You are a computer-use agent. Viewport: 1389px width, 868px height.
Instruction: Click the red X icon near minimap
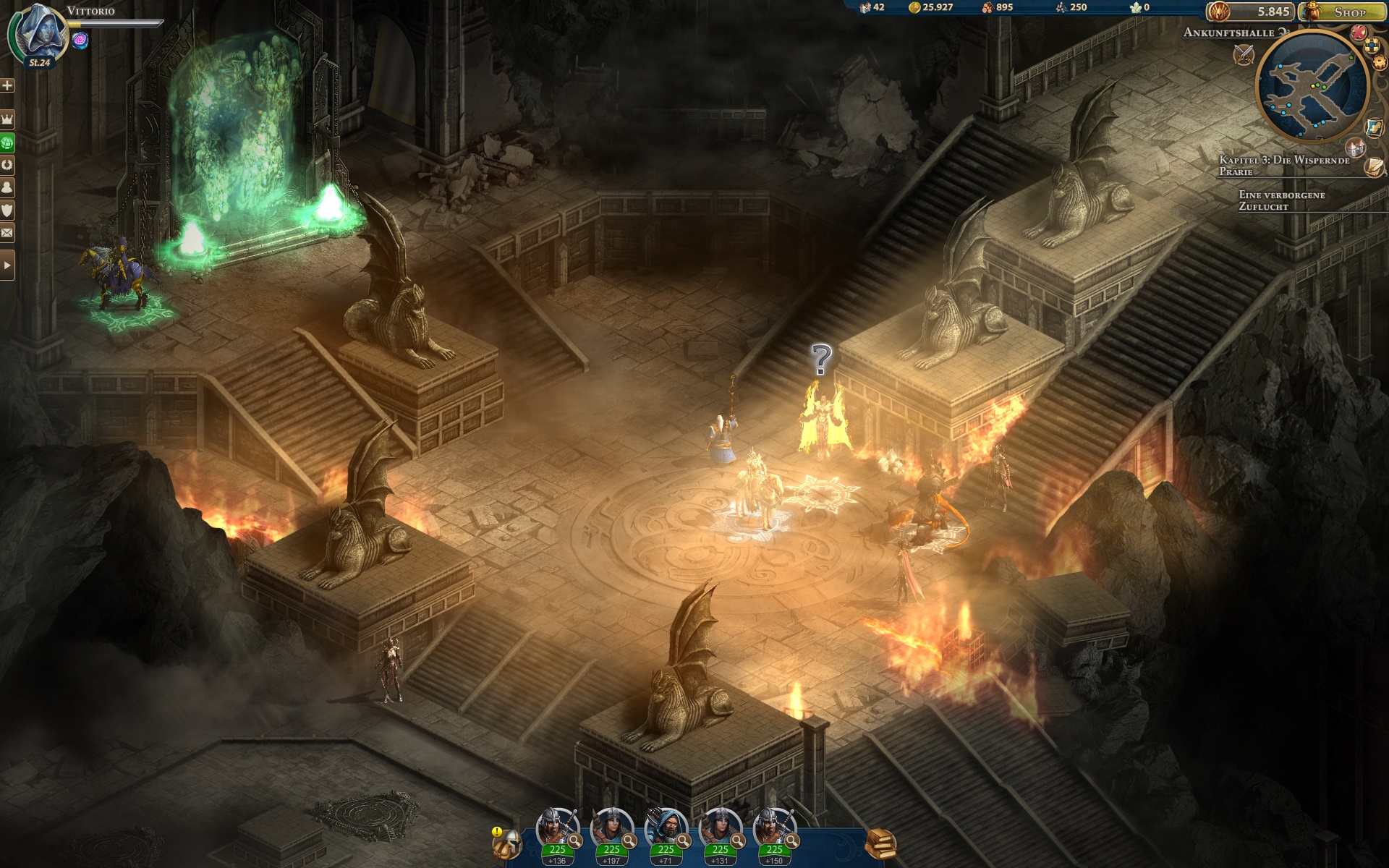pos(1359,33)
